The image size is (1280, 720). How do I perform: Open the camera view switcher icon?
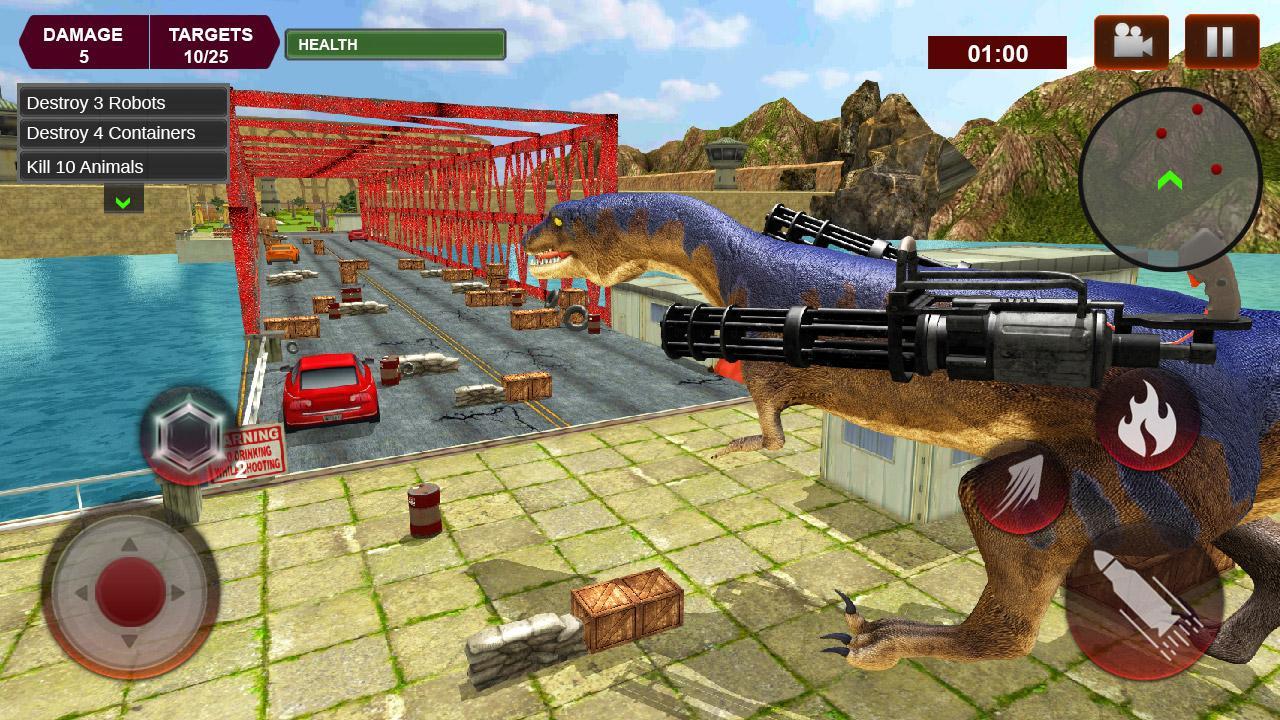point(1129,42)
